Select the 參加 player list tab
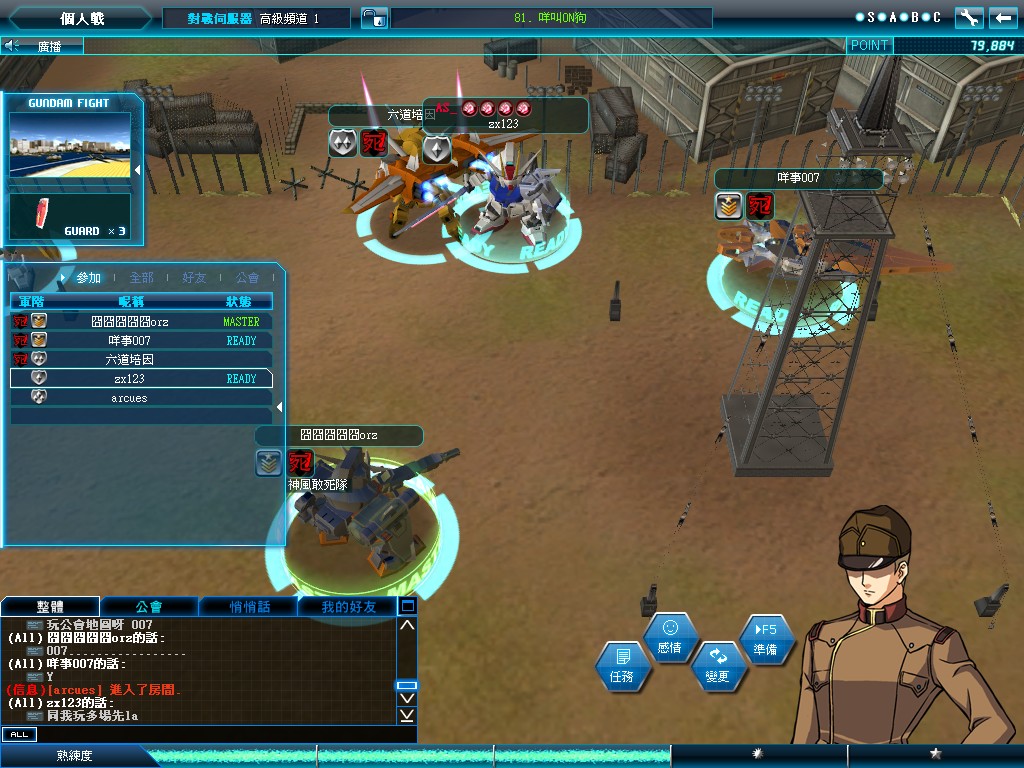Viewport: 1024px width, 768px height. [x=89, y=277]
